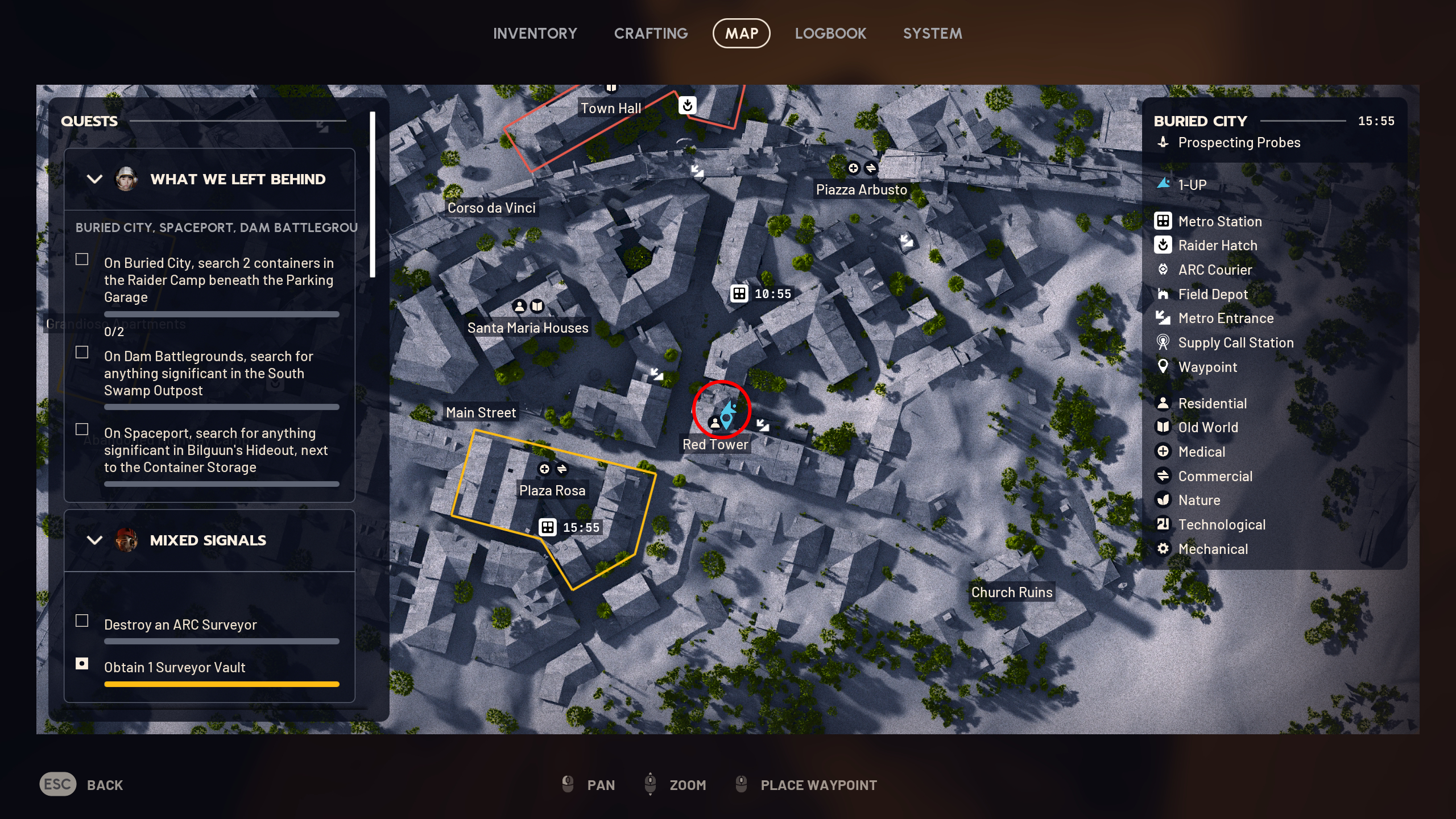Click the metro station icon showing 10:55
Viewport: 1456px width, 819px height.
point(738,294)
